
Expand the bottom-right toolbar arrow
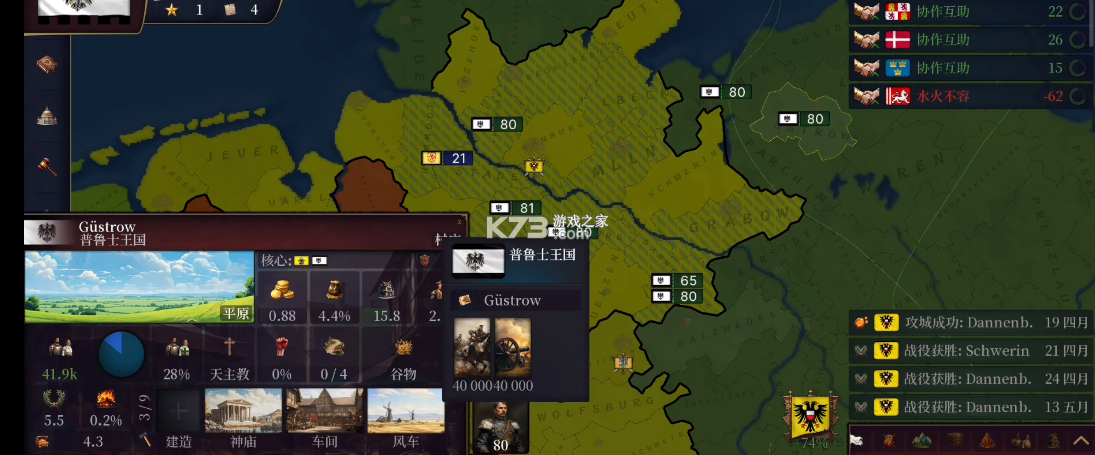click(x=1080, y=440)
